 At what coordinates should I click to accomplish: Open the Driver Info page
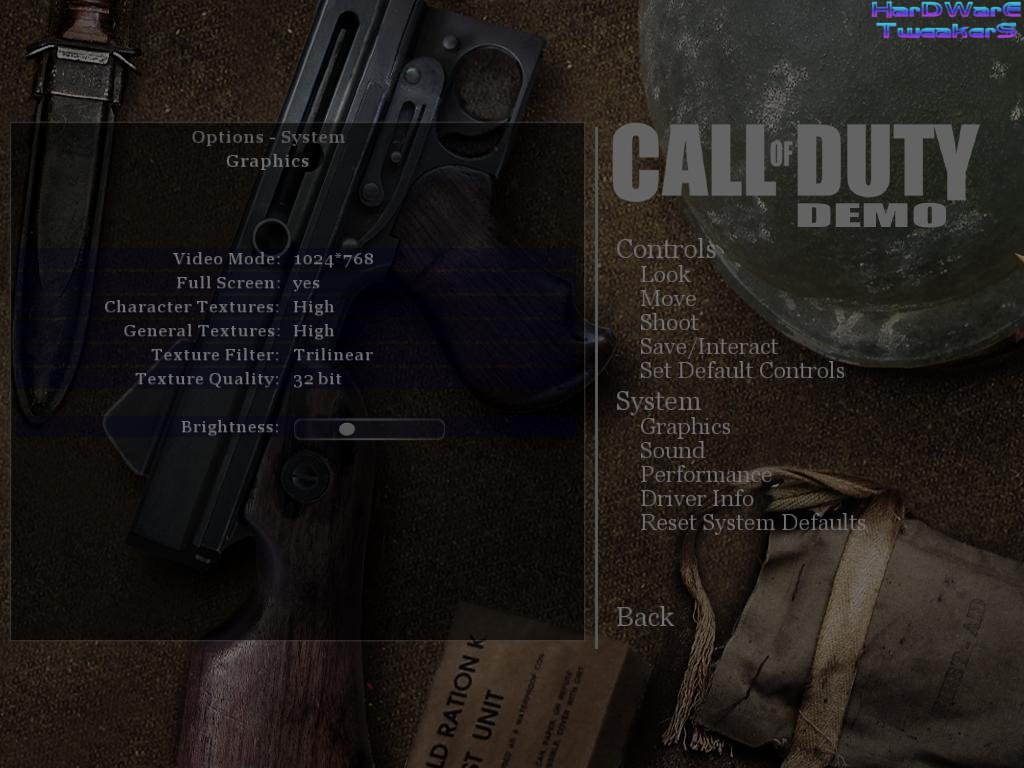(x=697, y=498)
